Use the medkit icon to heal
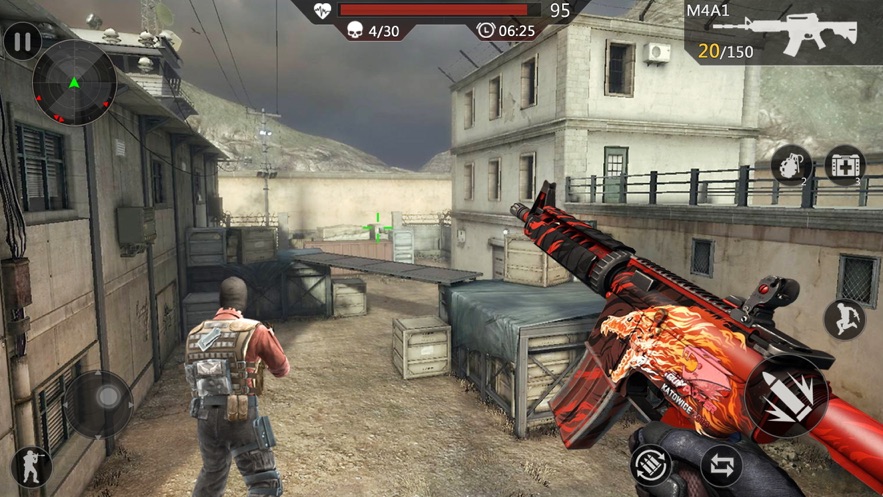 pyautogui.click(x=845, y=166)
